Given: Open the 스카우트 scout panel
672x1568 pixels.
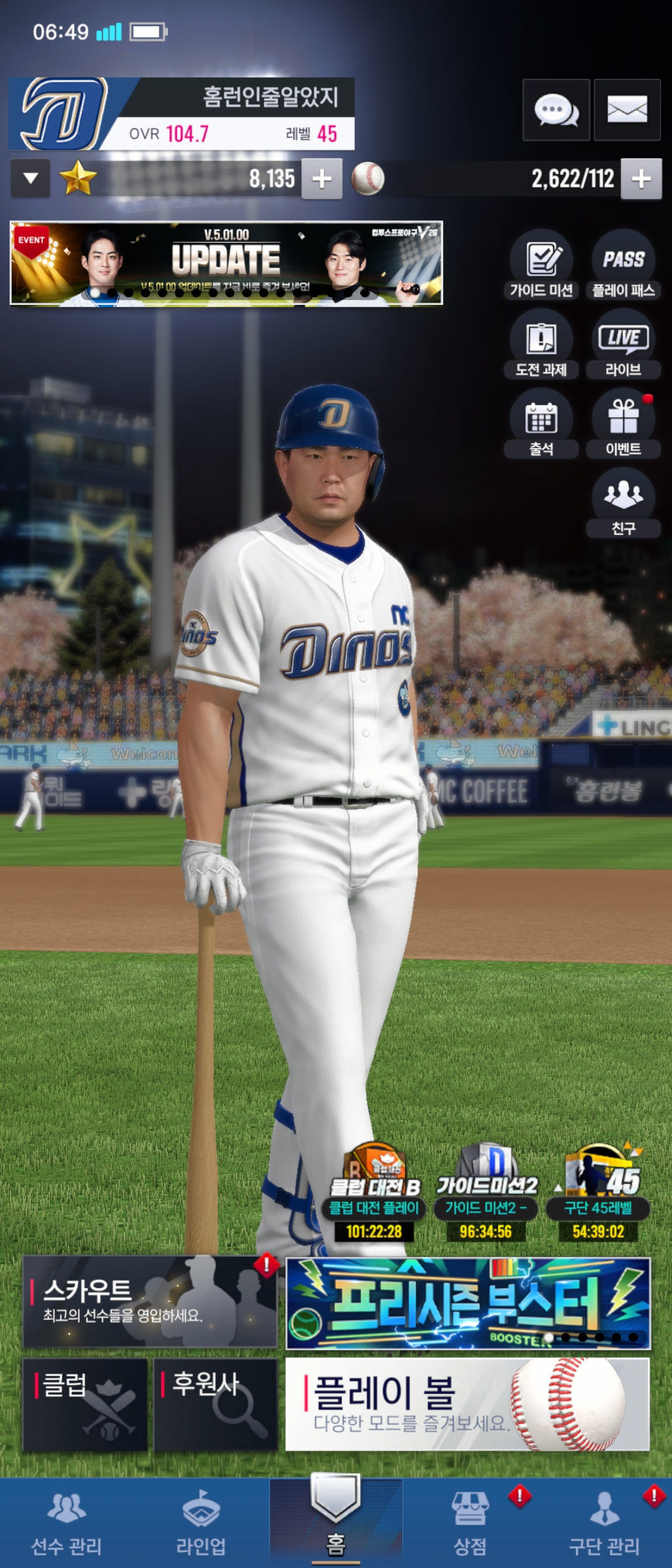Looking at the screenshot, I should [x=149, y=1301].
